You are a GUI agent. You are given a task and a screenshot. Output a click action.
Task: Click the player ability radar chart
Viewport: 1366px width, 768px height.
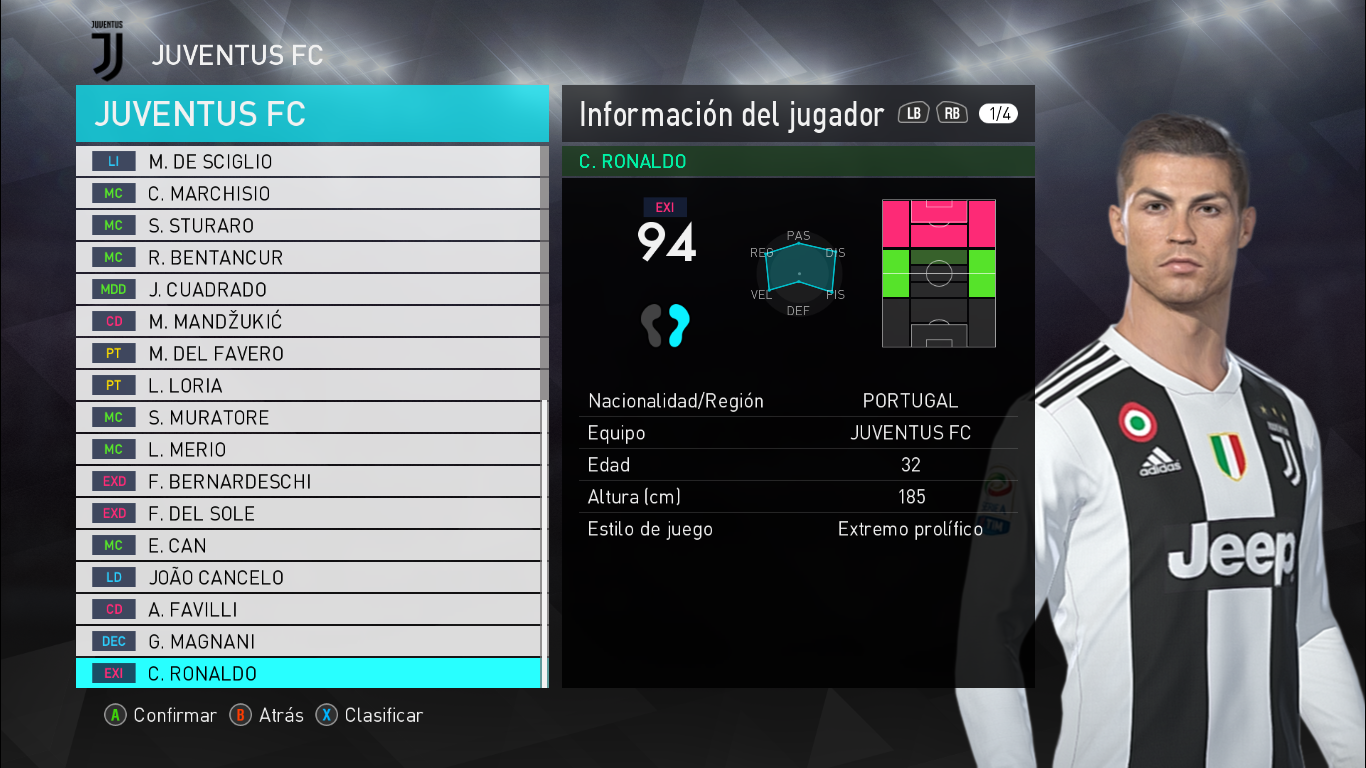click(x=797, y=272)
